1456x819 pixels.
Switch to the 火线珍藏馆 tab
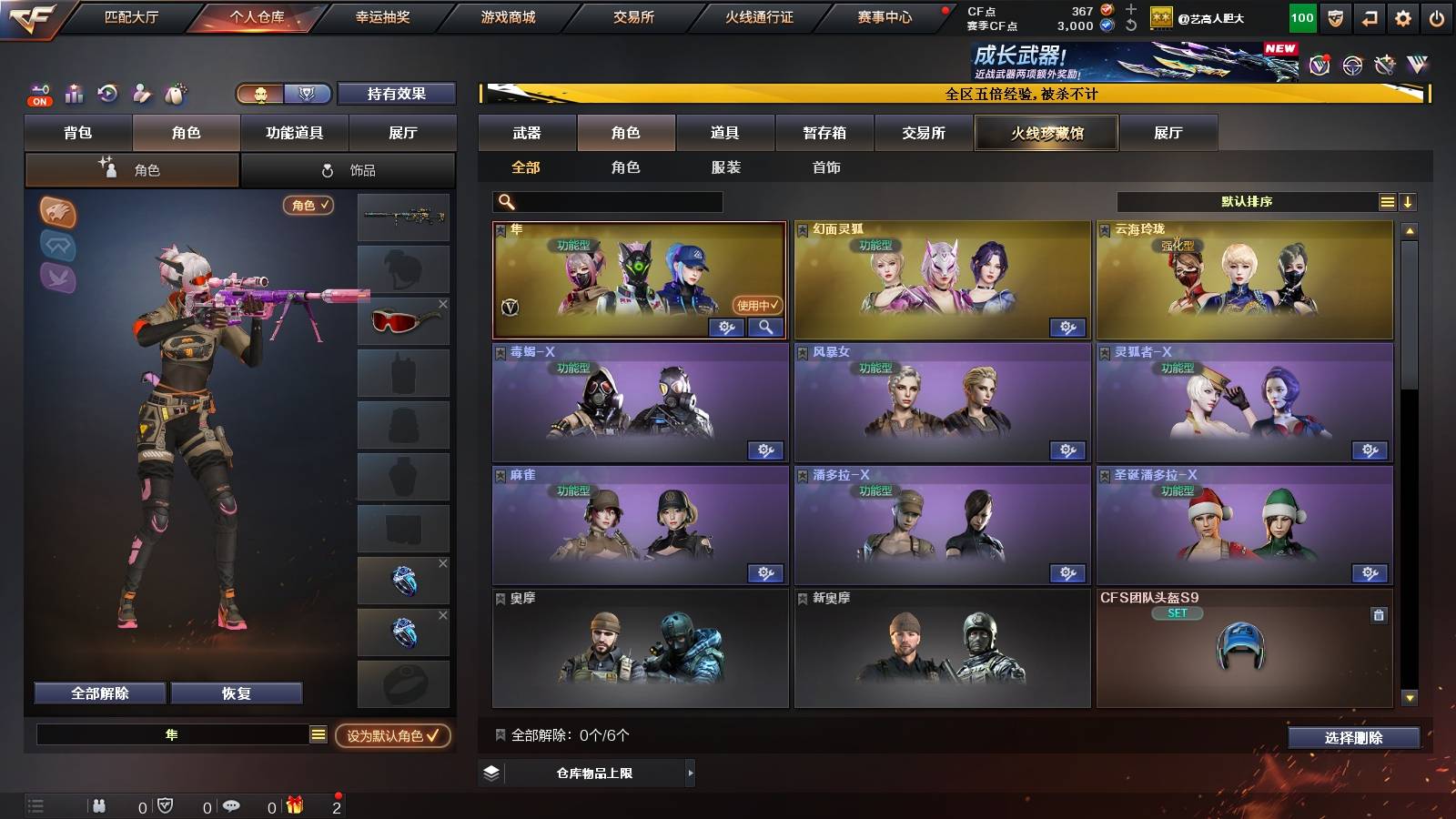1046,133
